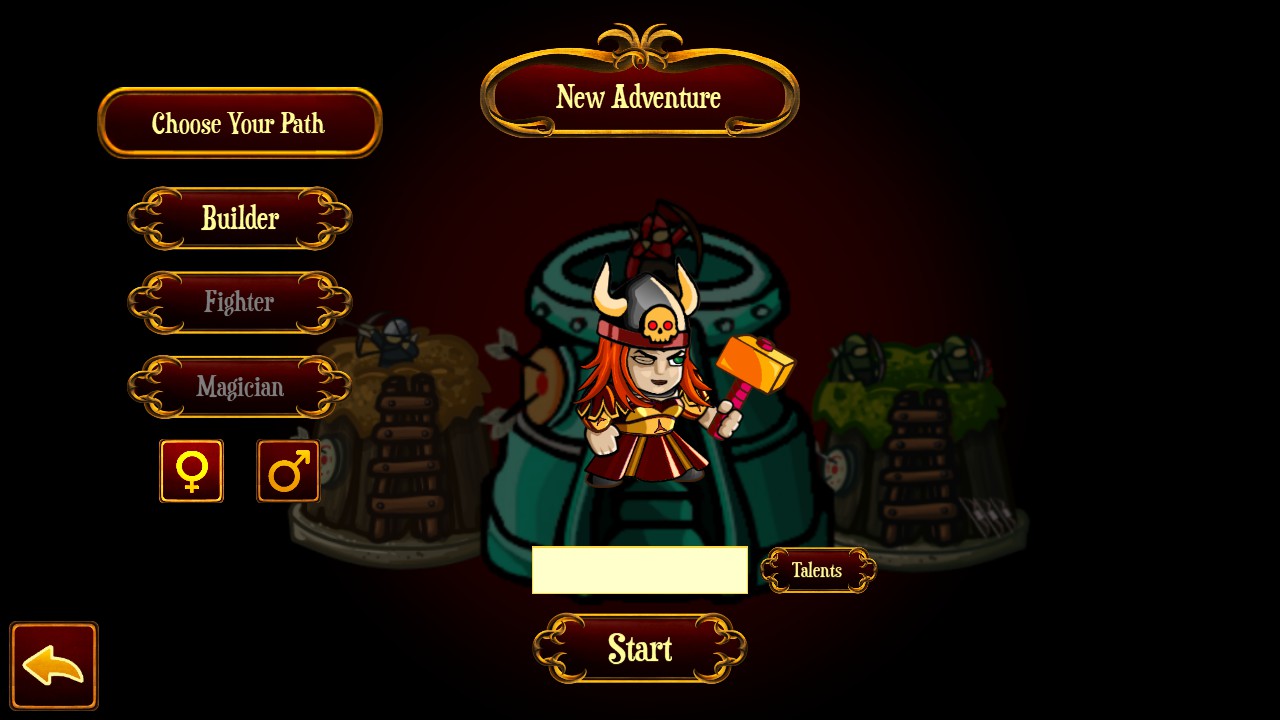The height and width of the screenshot is (720, 1280).
Task: Select the Fighter class option
Action: pos(240,302)
